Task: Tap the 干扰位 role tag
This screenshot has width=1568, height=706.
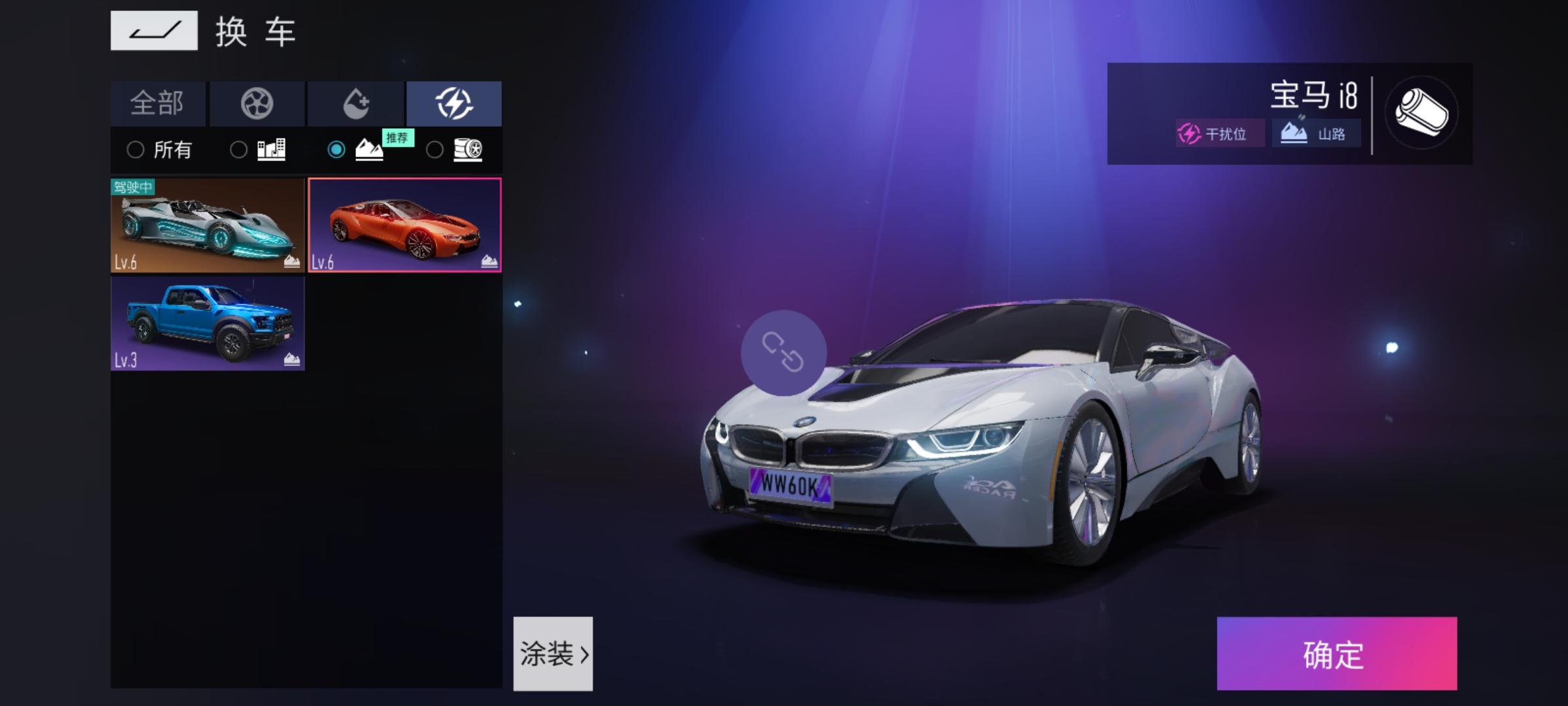Action: [1219, 134]
